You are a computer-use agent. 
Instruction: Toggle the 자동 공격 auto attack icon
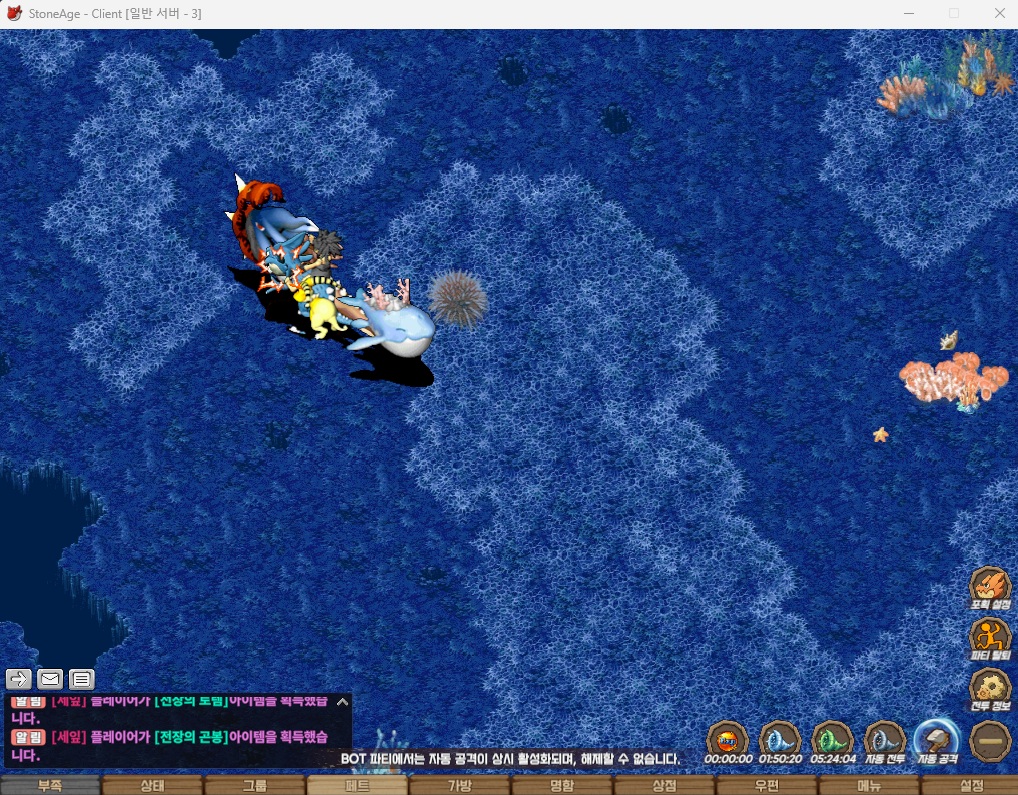pyautogui.click(x=937, y=741)
